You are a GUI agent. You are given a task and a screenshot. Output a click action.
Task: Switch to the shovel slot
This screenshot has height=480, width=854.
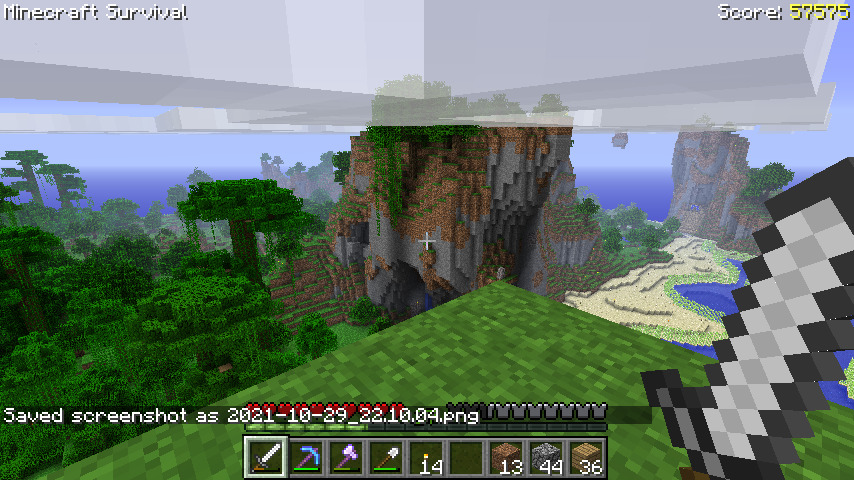point(387,458)
